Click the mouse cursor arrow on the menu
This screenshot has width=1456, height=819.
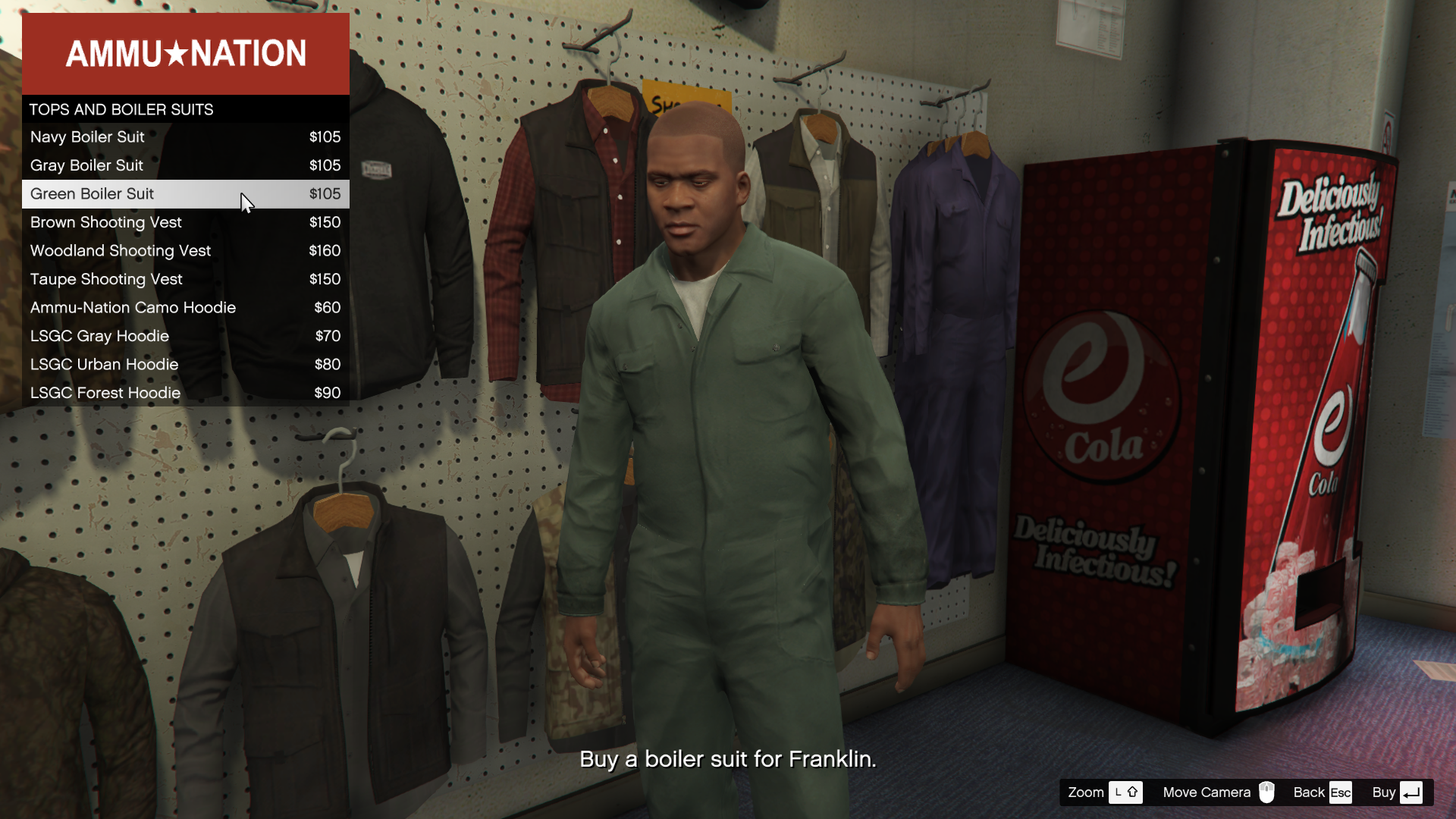pyautogui.click(x=246, y=203)
